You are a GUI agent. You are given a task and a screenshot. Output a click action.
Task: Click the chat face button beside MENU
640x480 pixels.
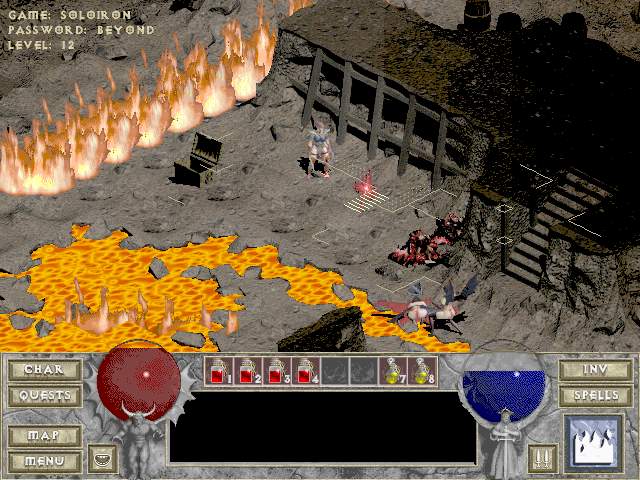100,459
